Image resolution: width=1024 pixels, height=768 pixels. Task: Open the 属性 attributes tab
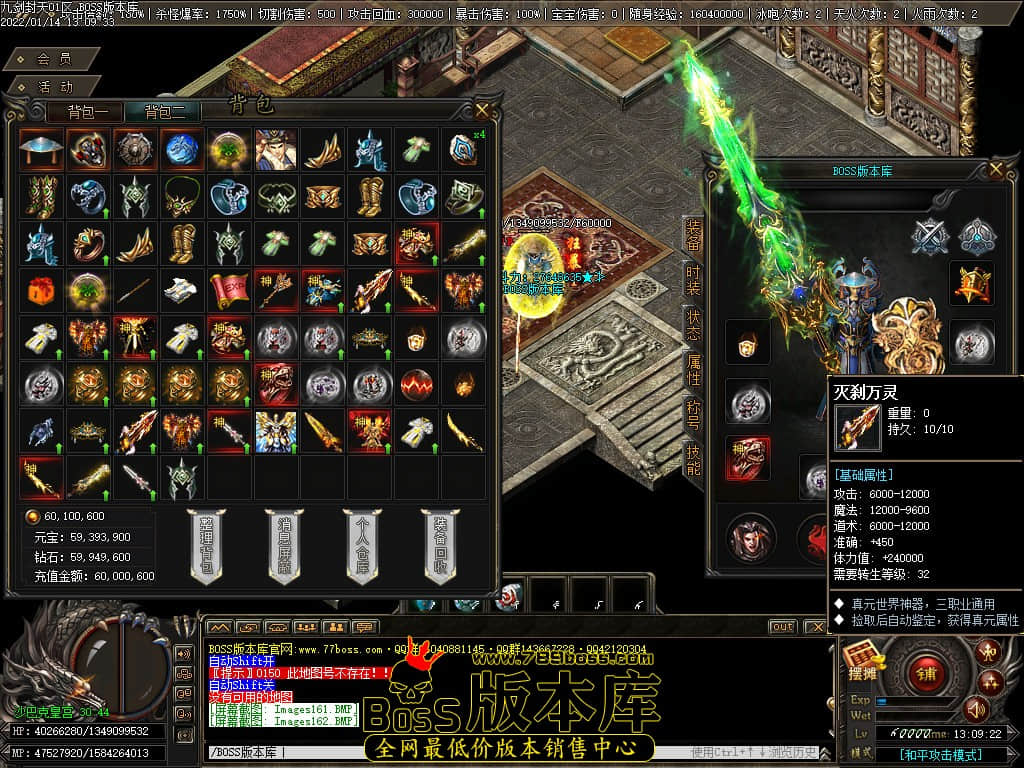click(692, 372)
